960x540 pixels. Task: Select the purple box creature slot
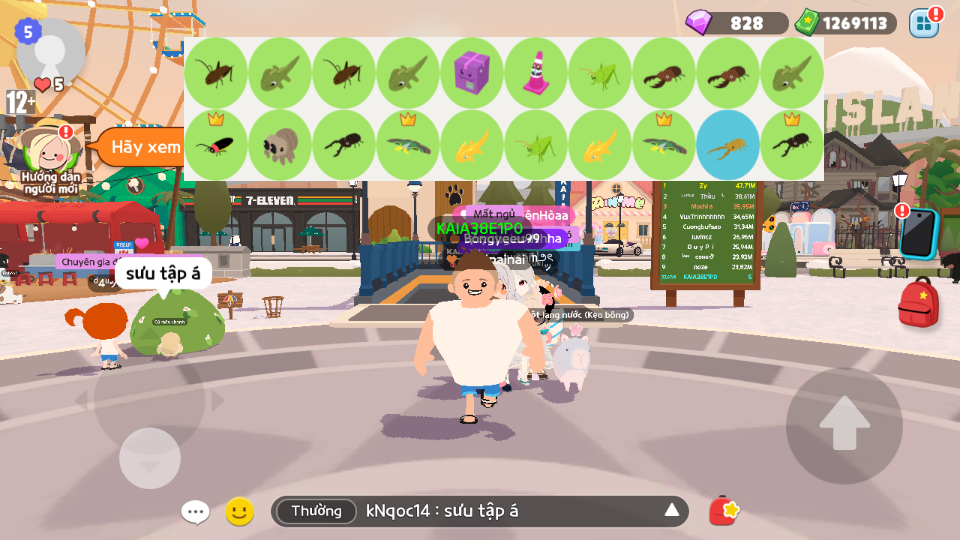coord(472,74)
